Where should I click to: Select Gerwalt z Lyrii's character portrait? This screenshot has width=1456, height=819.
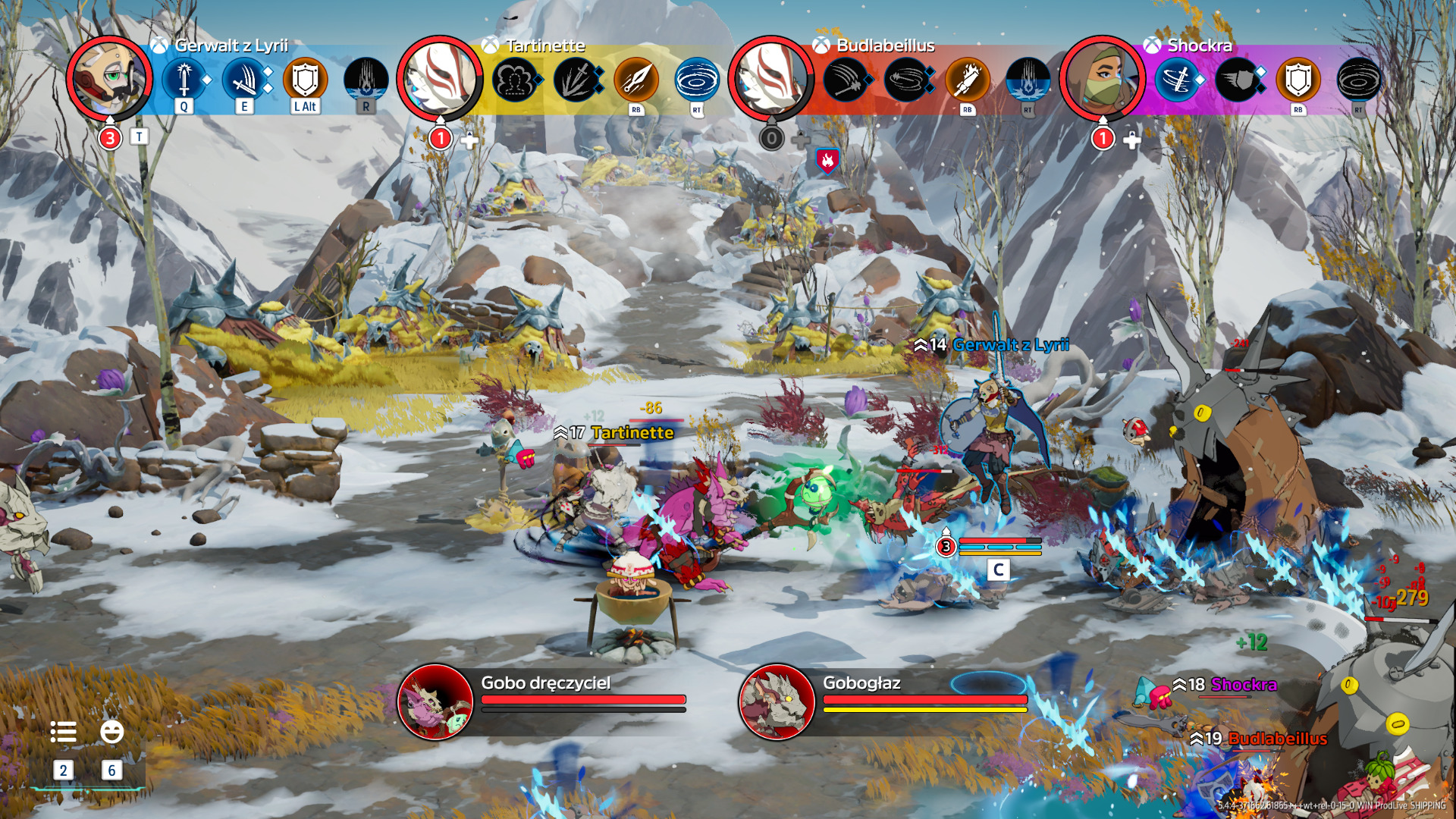click(x=110, y=79)
